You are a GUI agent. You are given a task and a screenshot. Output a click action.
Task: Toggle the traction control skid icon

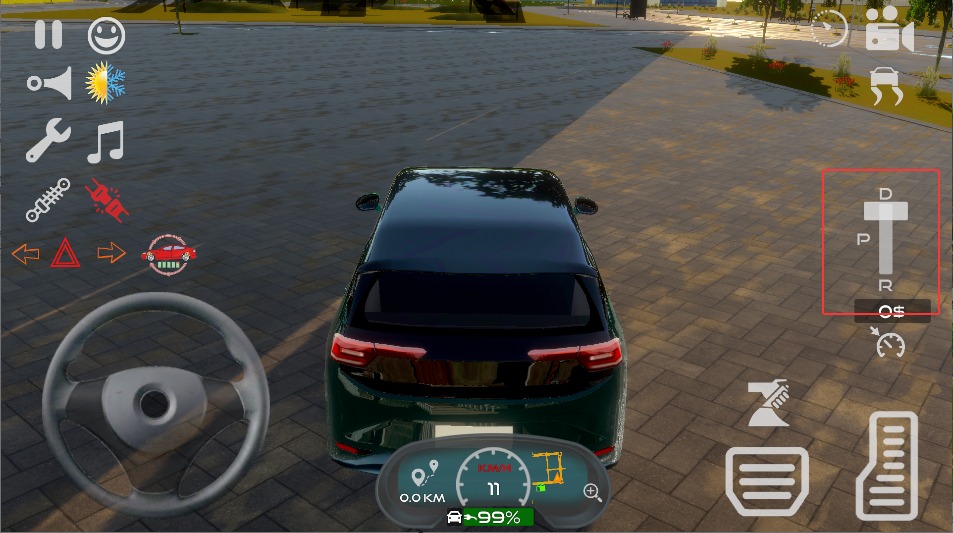point(886,86)
